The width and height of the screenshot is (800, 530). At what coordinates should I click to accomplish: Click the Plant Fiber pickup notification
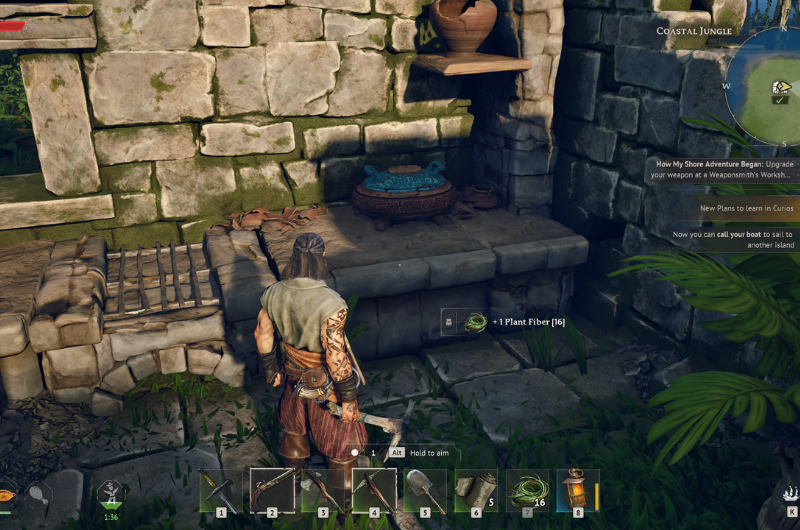pos(505,322)
